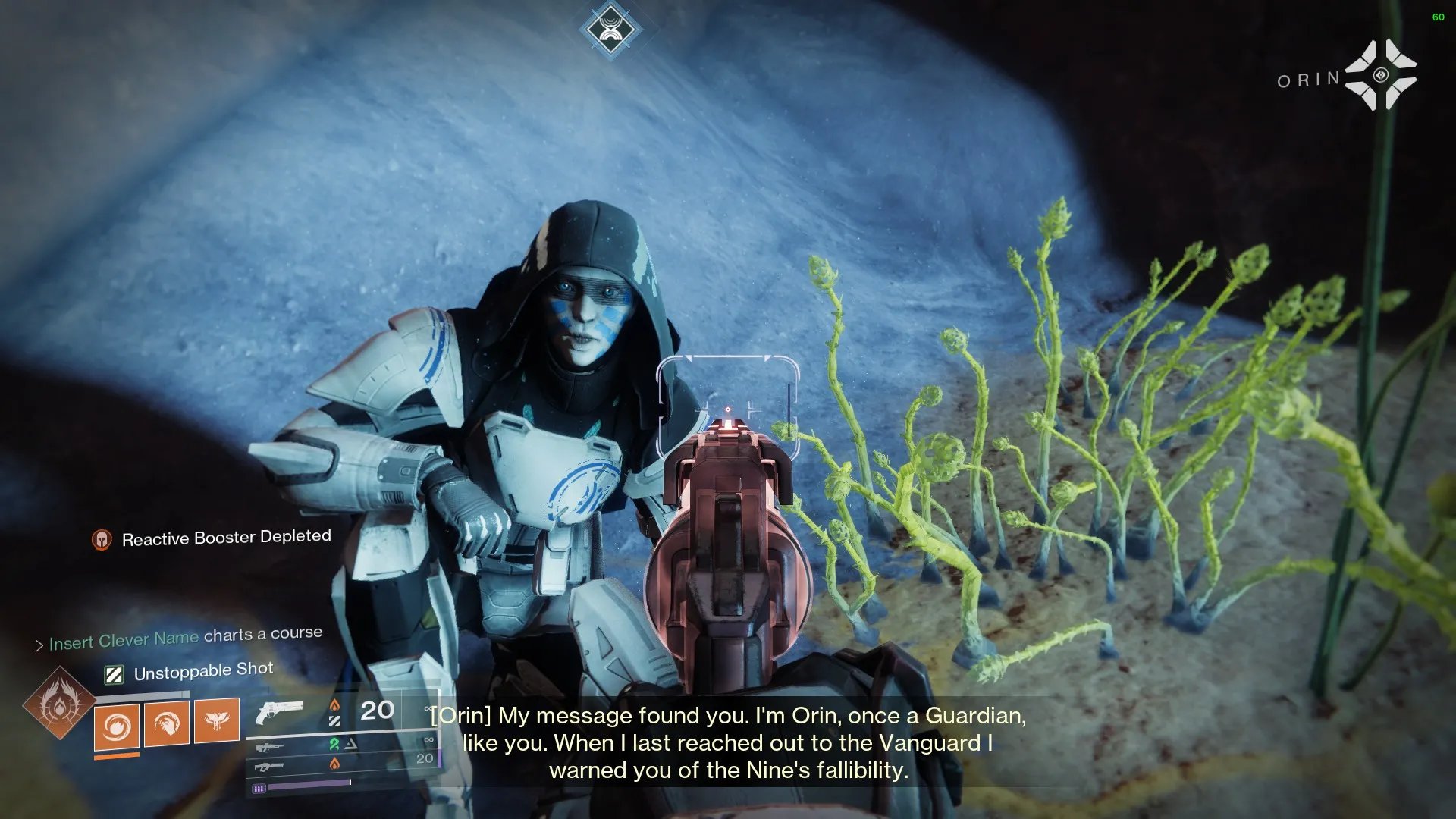Click the Reactive Booster Depleted helmet icon

[102, 539]
